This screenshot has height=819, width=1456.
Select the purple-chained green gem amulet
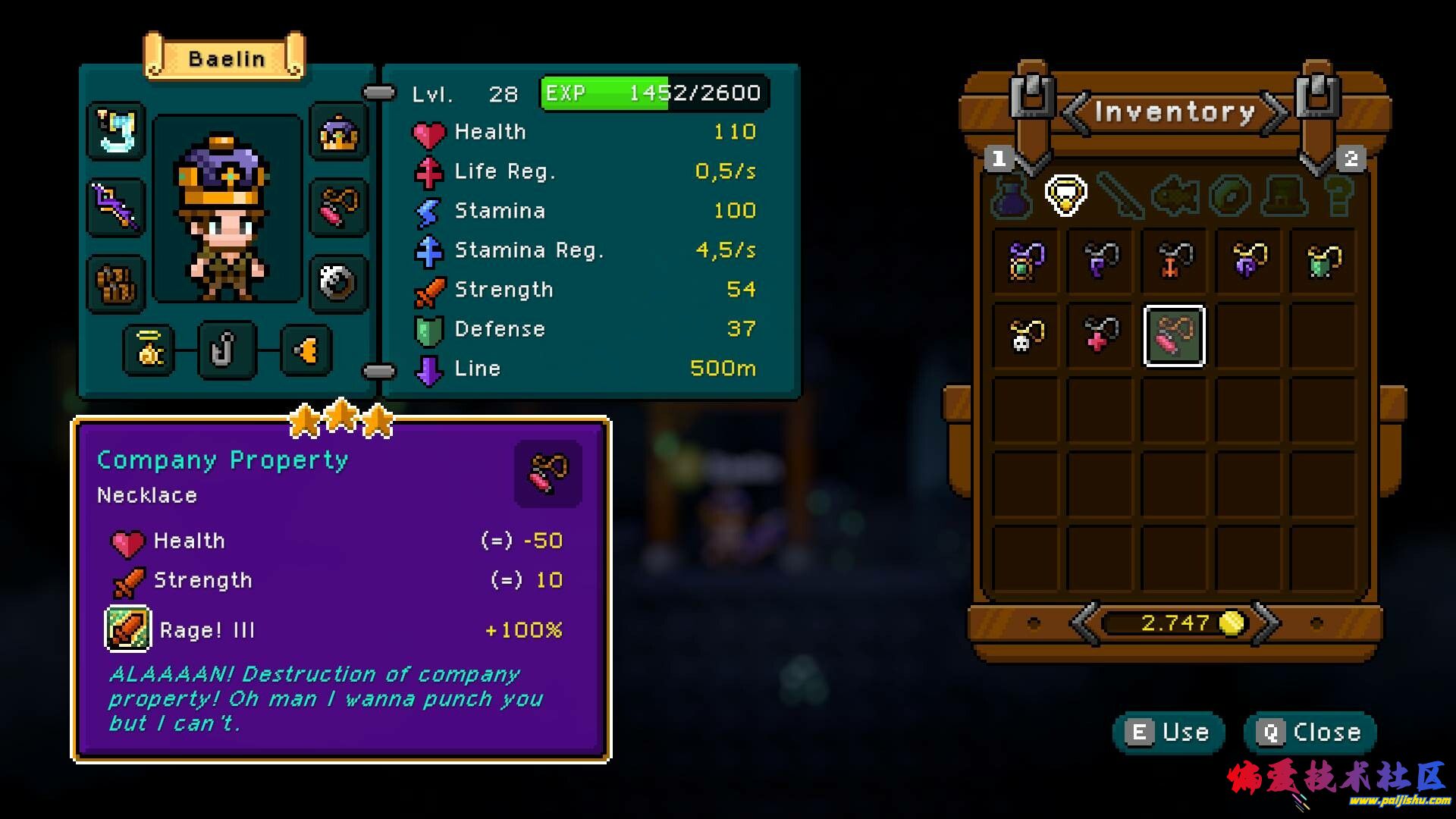tap(1026, 262)
